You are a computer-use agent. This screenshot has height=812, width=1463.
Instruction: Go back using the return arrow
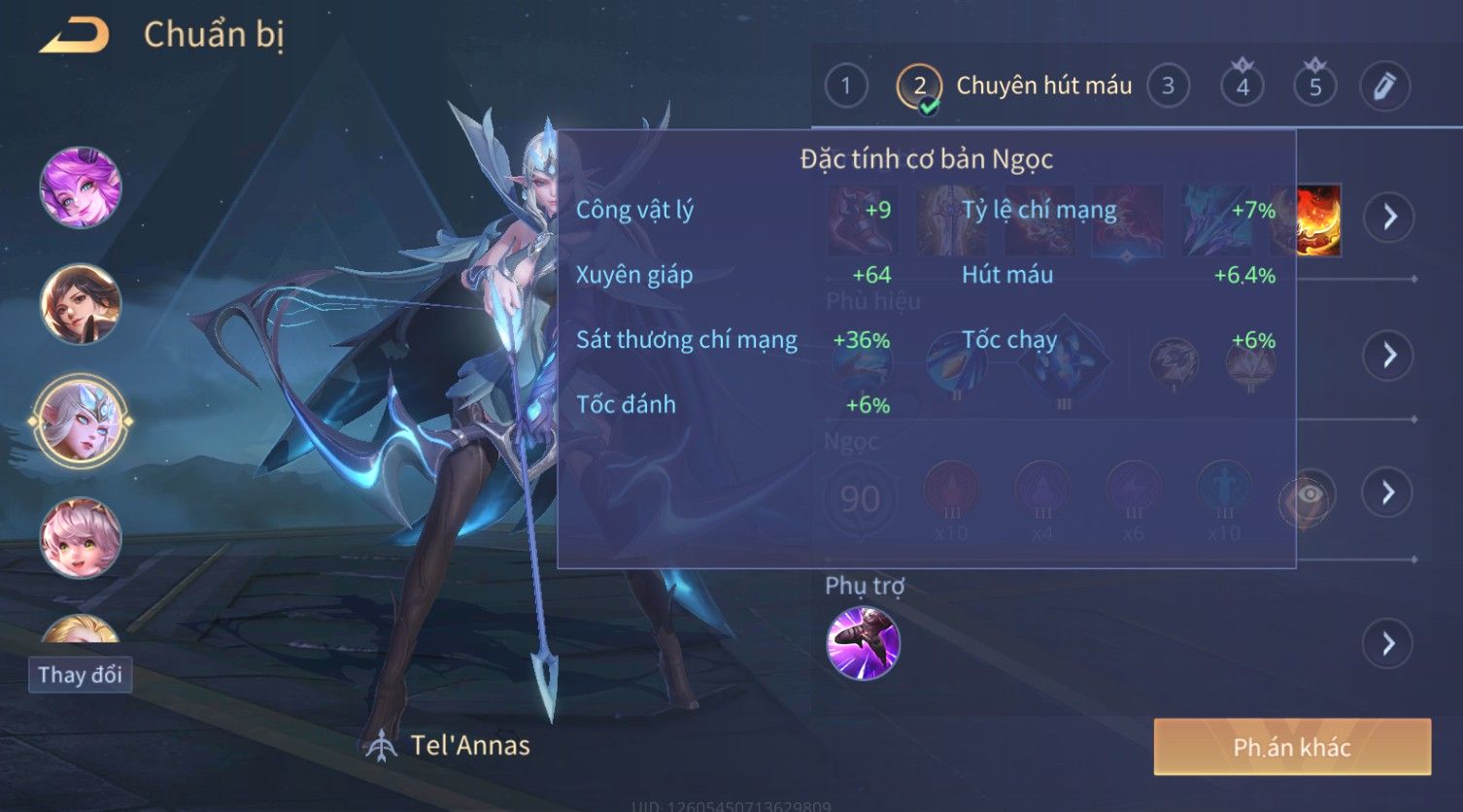pos(73,36)
